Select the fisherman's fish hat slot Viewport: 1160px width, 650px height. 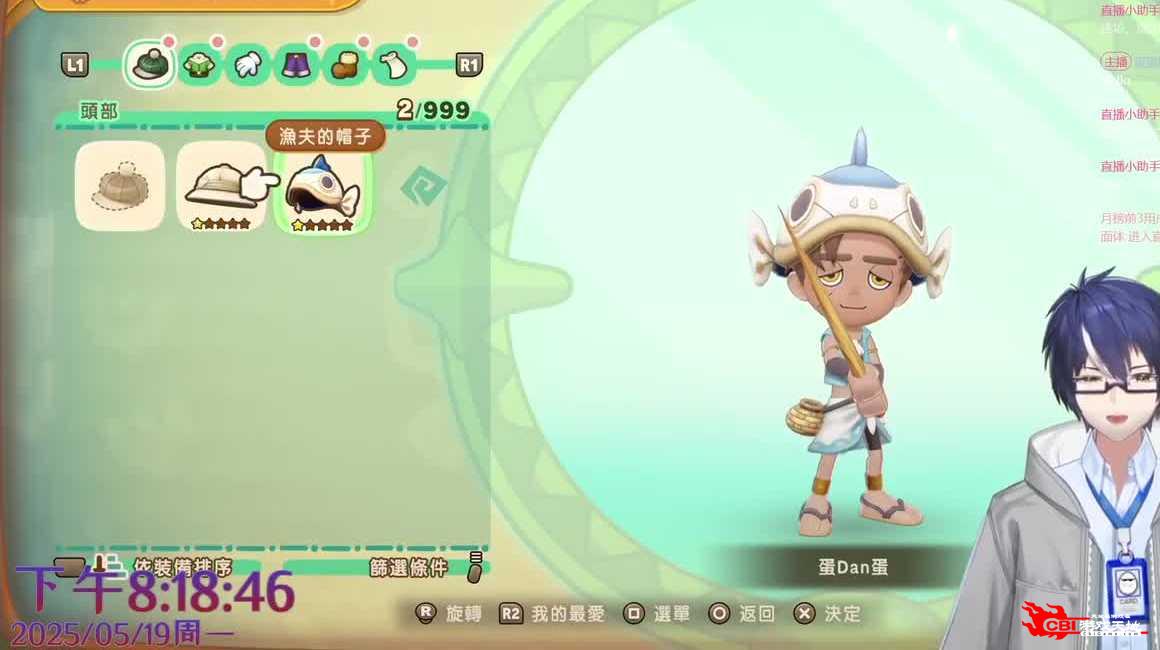(x=322, y=188)
